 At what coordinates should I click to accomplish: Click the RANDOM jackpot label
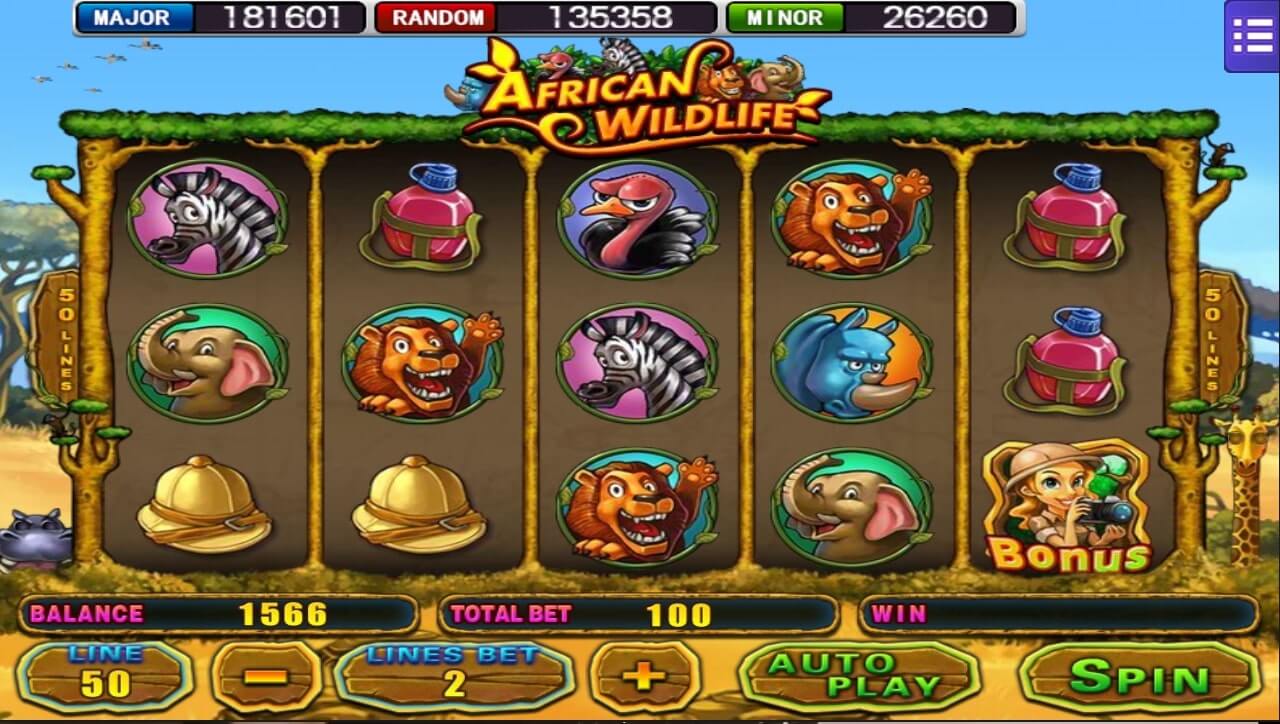click(435, 17)
